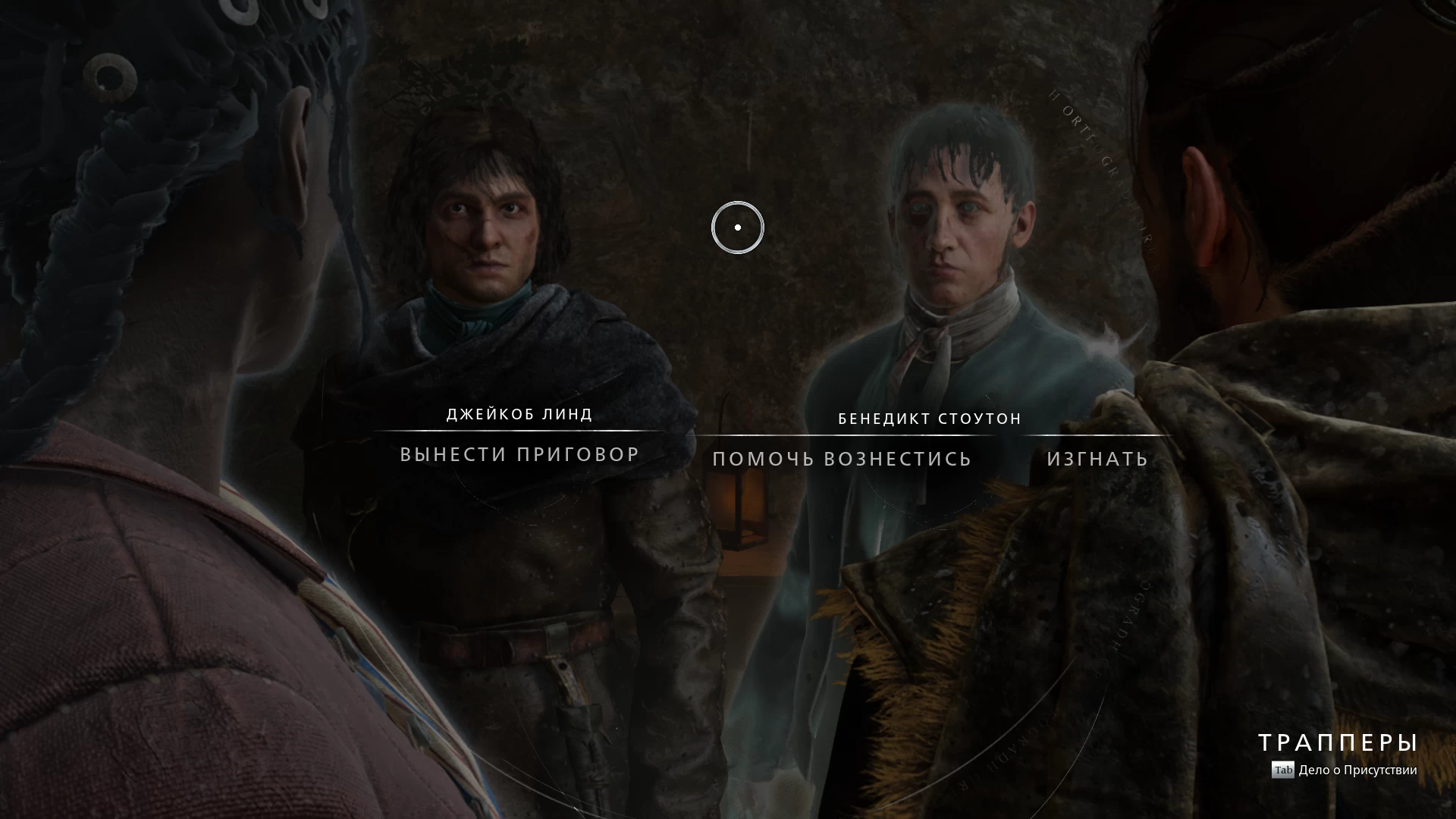This screenshot has height=819, width=1456.
Task: Pick the "Изгнать" choice for Бенедикт Стоутон
Action: (x=1097, y=459)
